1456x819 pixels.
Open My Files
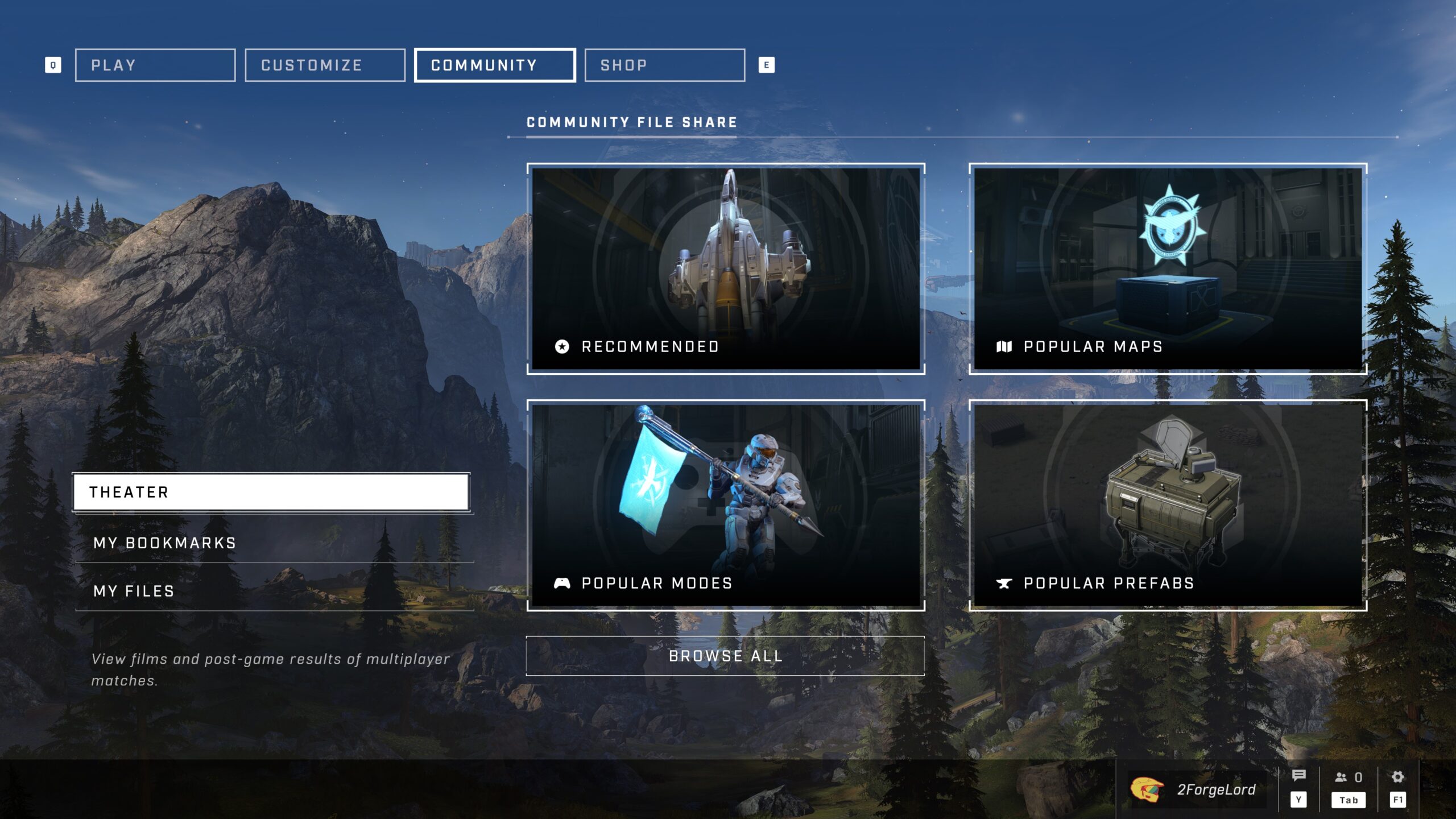click(x=274, y=591)
